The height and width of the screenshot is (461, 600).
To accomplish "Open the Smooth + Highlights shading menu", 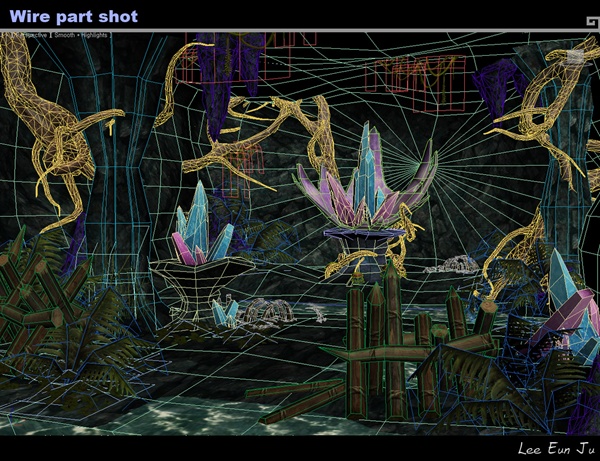I will [x=81, y=35].
